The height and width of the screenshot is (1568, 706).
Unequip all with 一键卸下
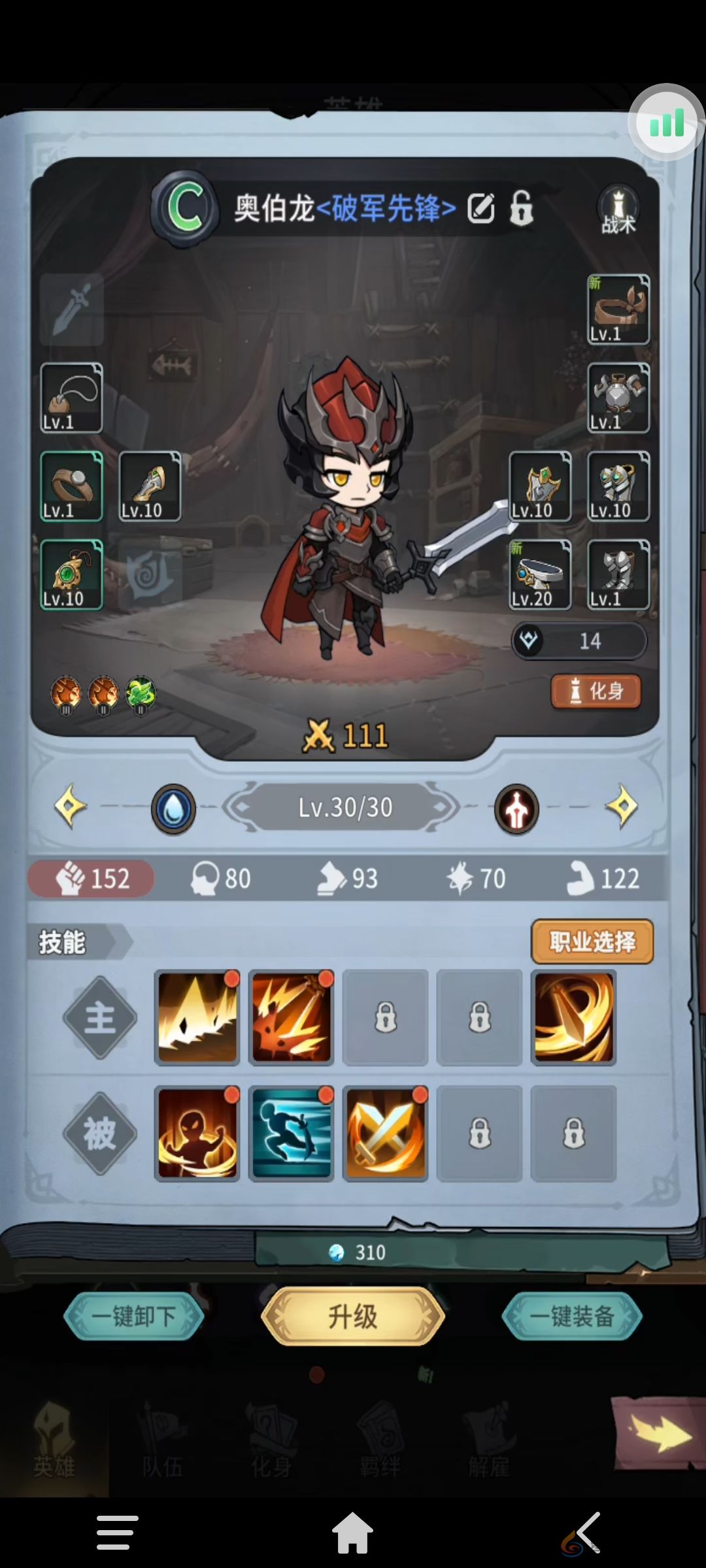tap(134, 1316)
